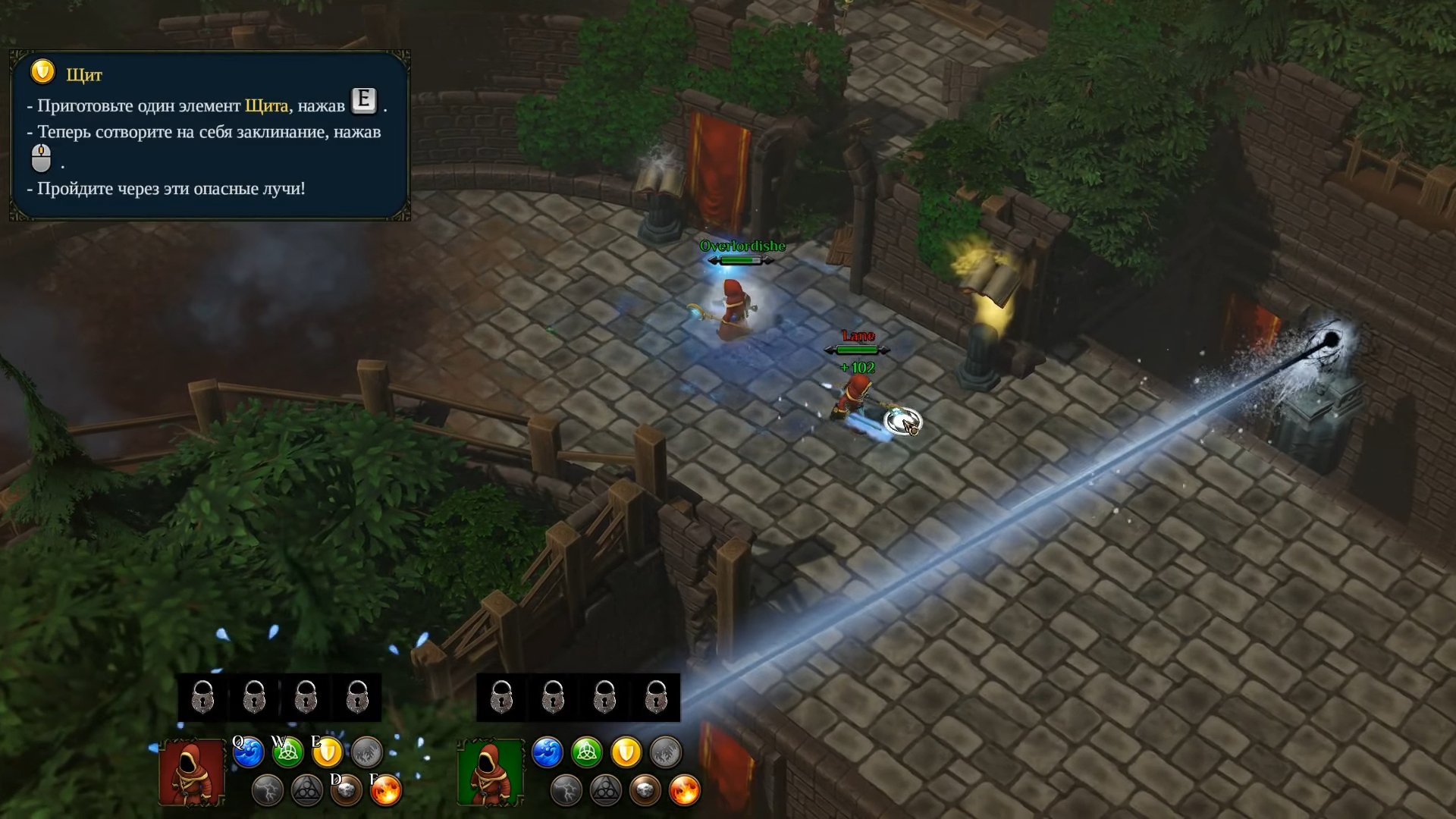
Task: Click the greyed-out frost element beside the red portrait
Action: point(367,752)
